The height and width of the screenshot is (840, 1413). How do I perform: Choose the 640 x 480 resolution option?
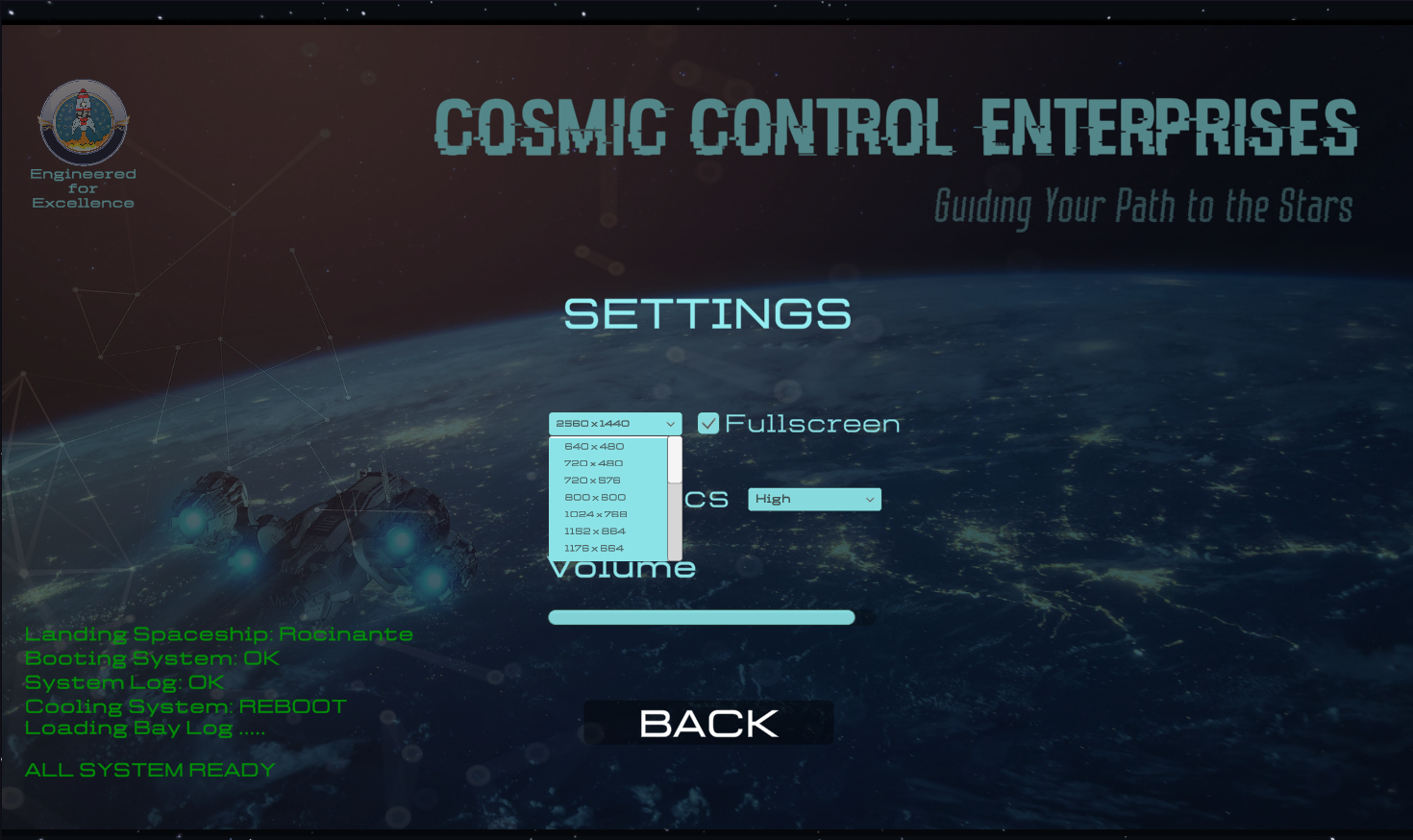click(x=595, y=447)
